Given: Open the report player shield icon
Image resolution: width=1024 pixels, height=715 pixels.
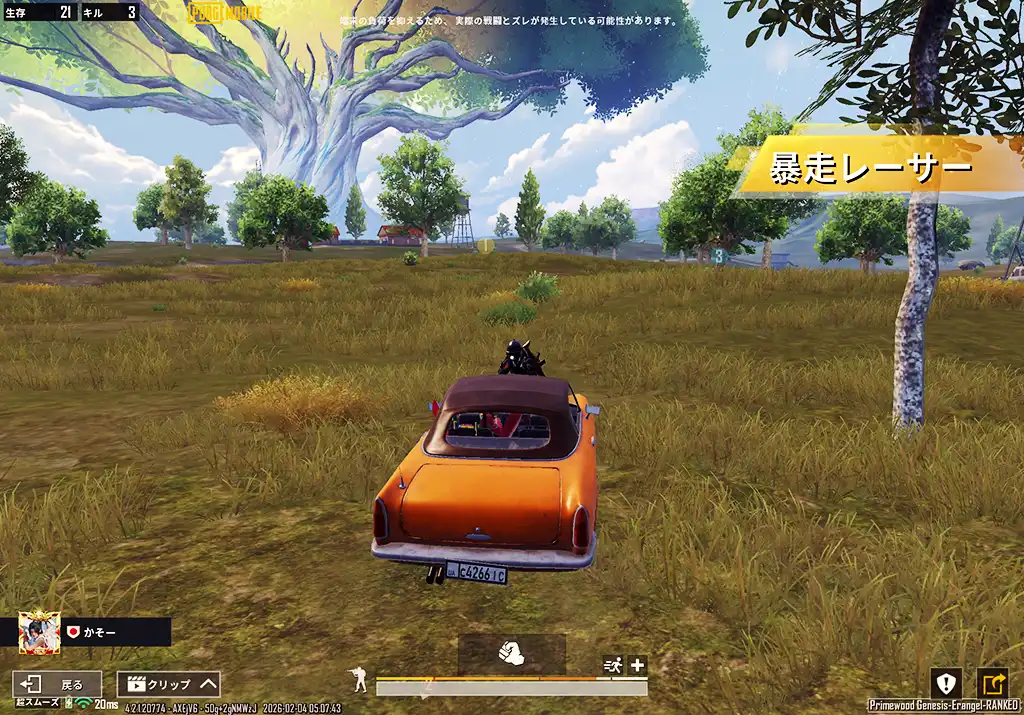Looking at the screenshot, I should tap(945, 683).
